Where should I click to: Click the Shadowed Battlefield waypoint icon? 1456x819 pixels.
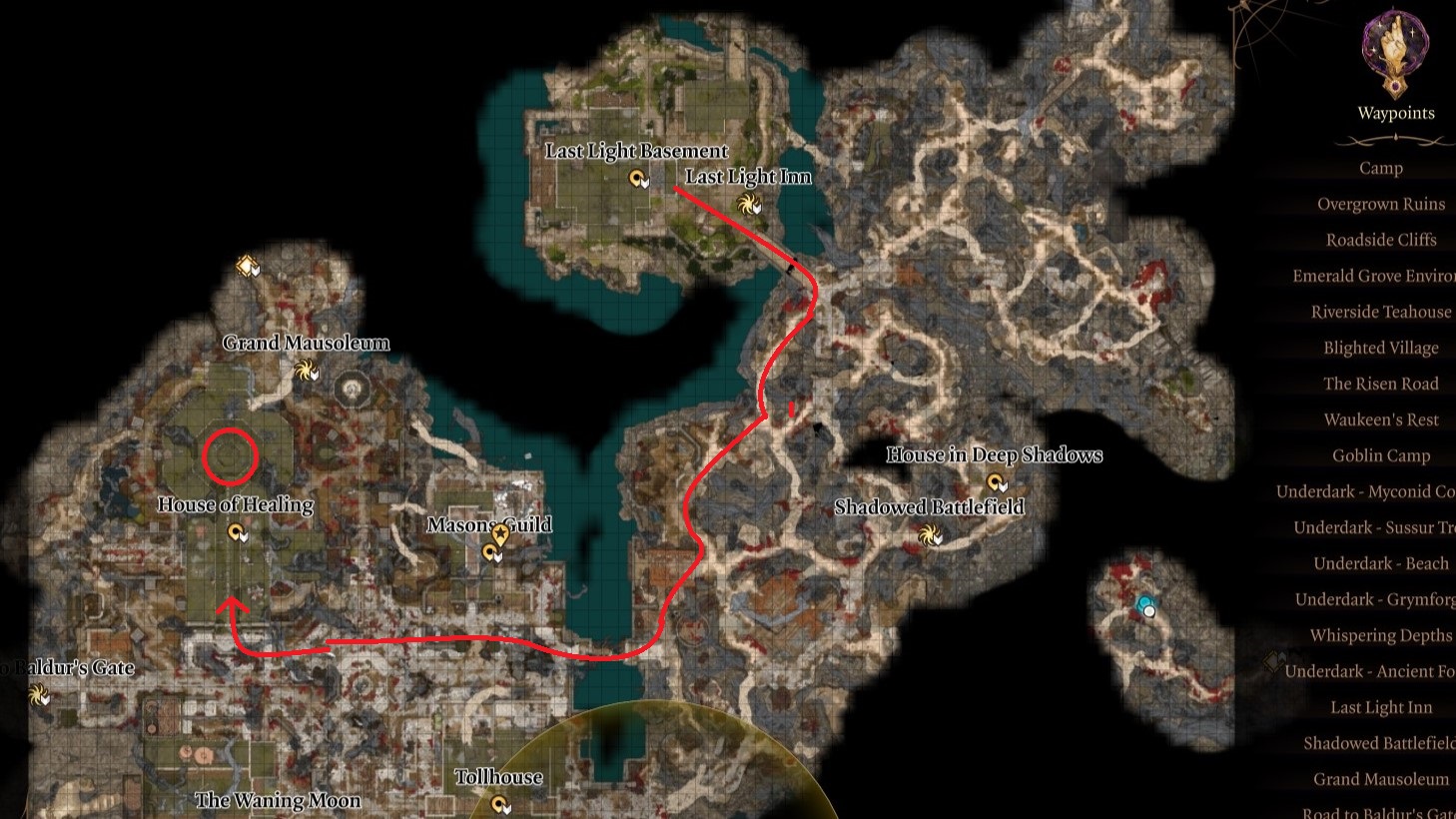(930, 532)
